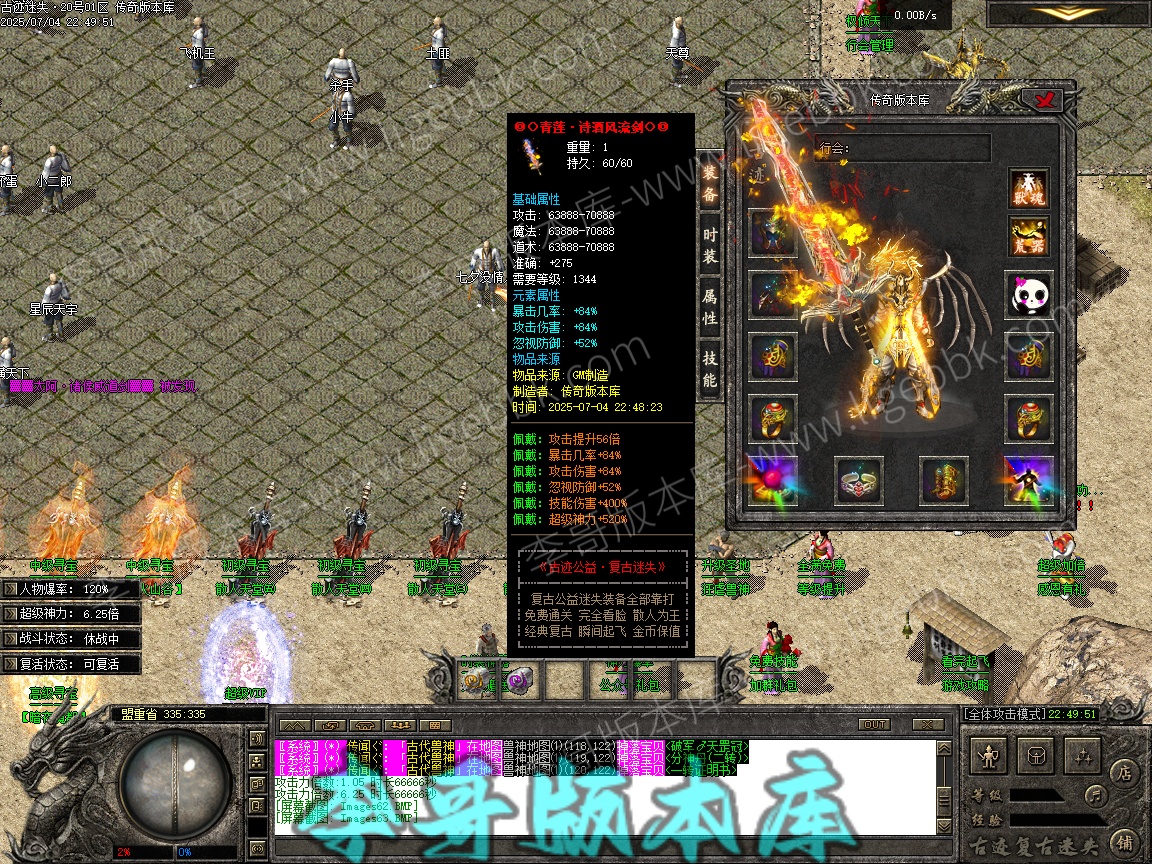Close the chat panel with X button
Screen dimensions: 1152x864
[928, 724]
